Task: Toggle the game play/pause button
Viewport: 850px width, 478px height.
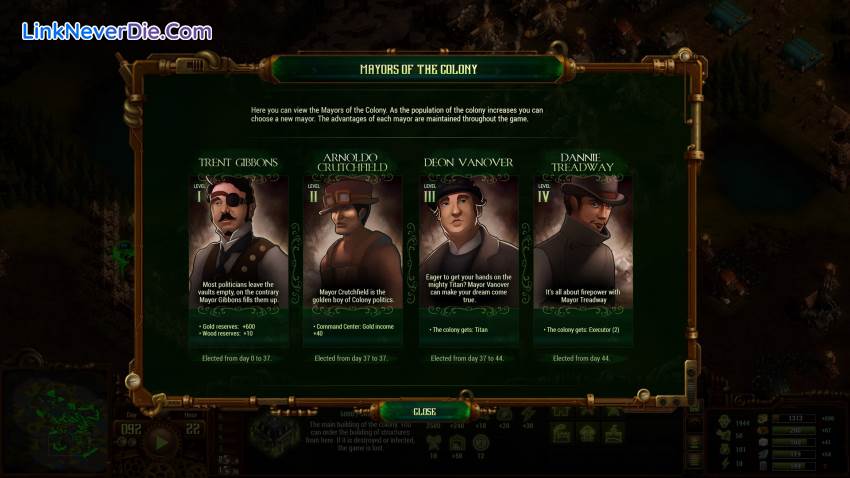Action: coord(159,441)
